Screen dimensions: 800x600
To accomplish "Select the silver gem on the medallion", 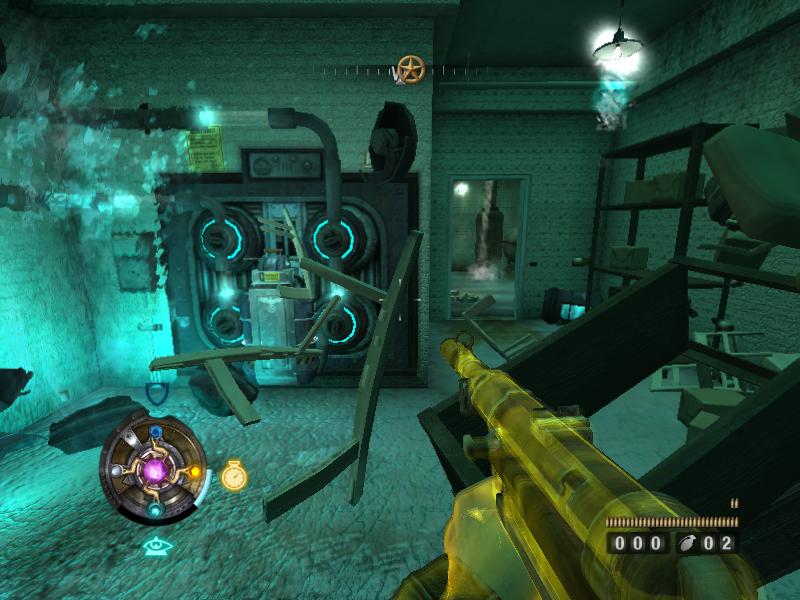I will [x=118, y=471].
